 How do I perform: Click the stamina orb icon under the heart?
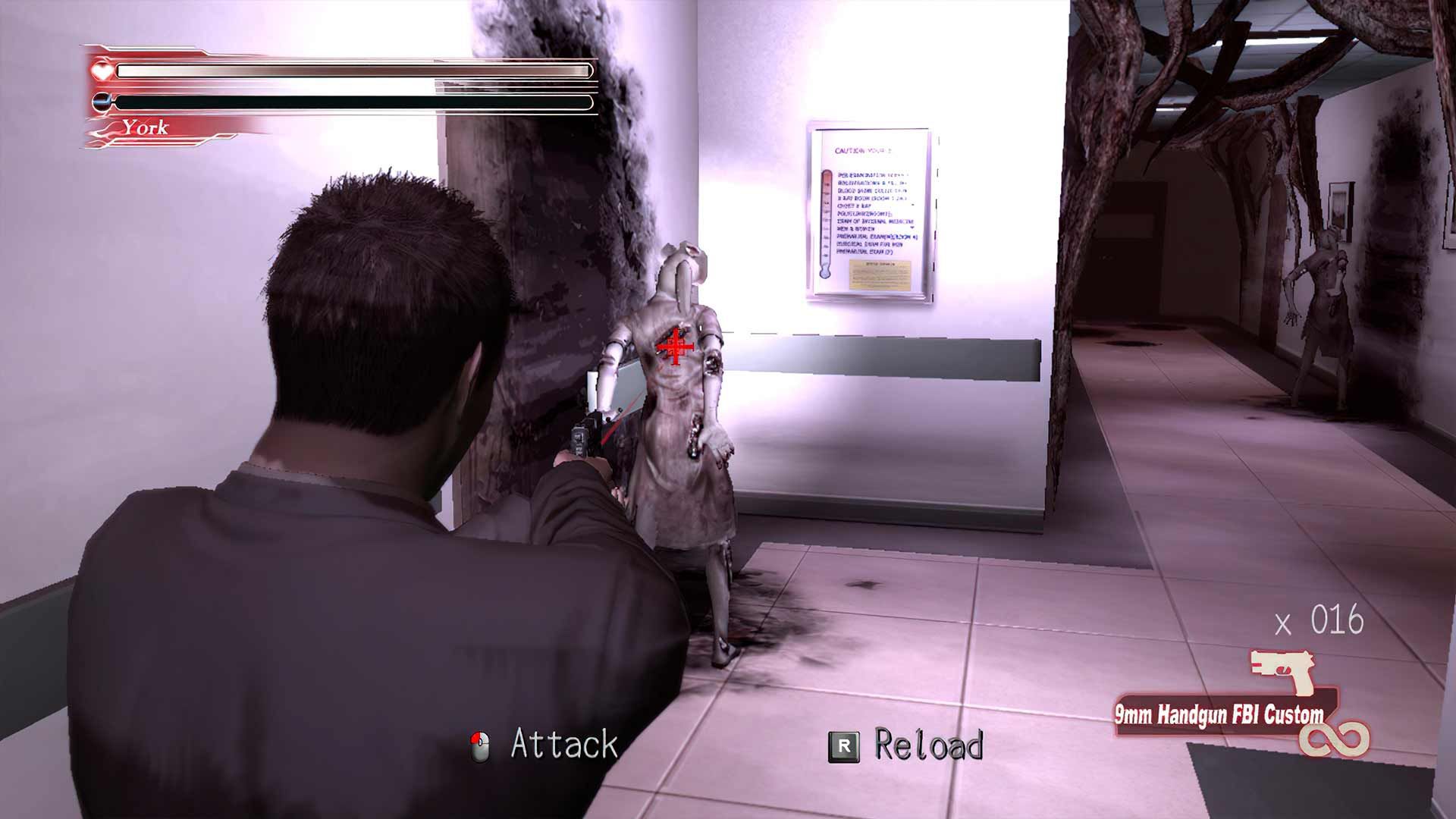tap(101, 99)
